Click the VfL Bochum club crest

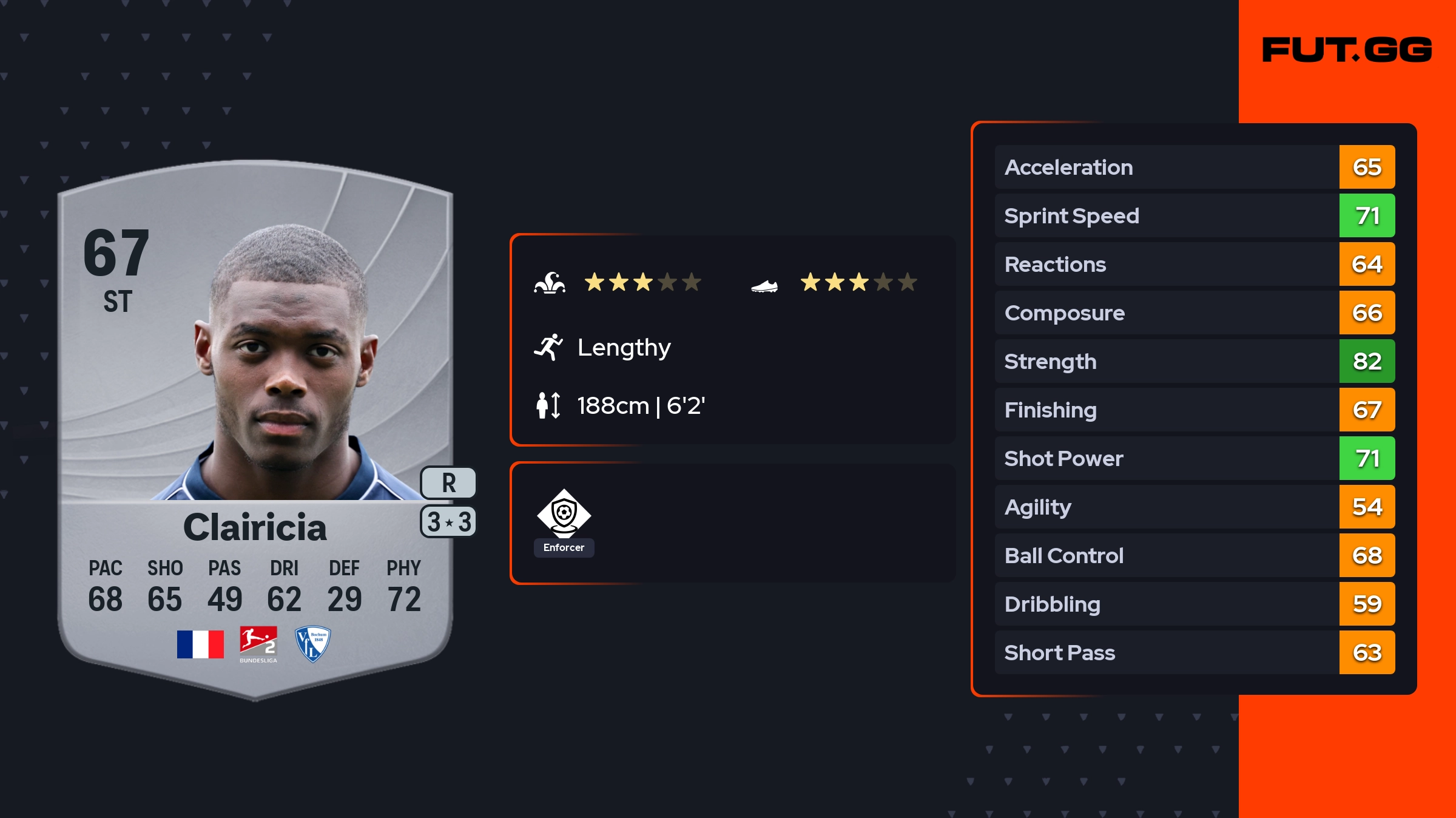[x=312, y=644]
